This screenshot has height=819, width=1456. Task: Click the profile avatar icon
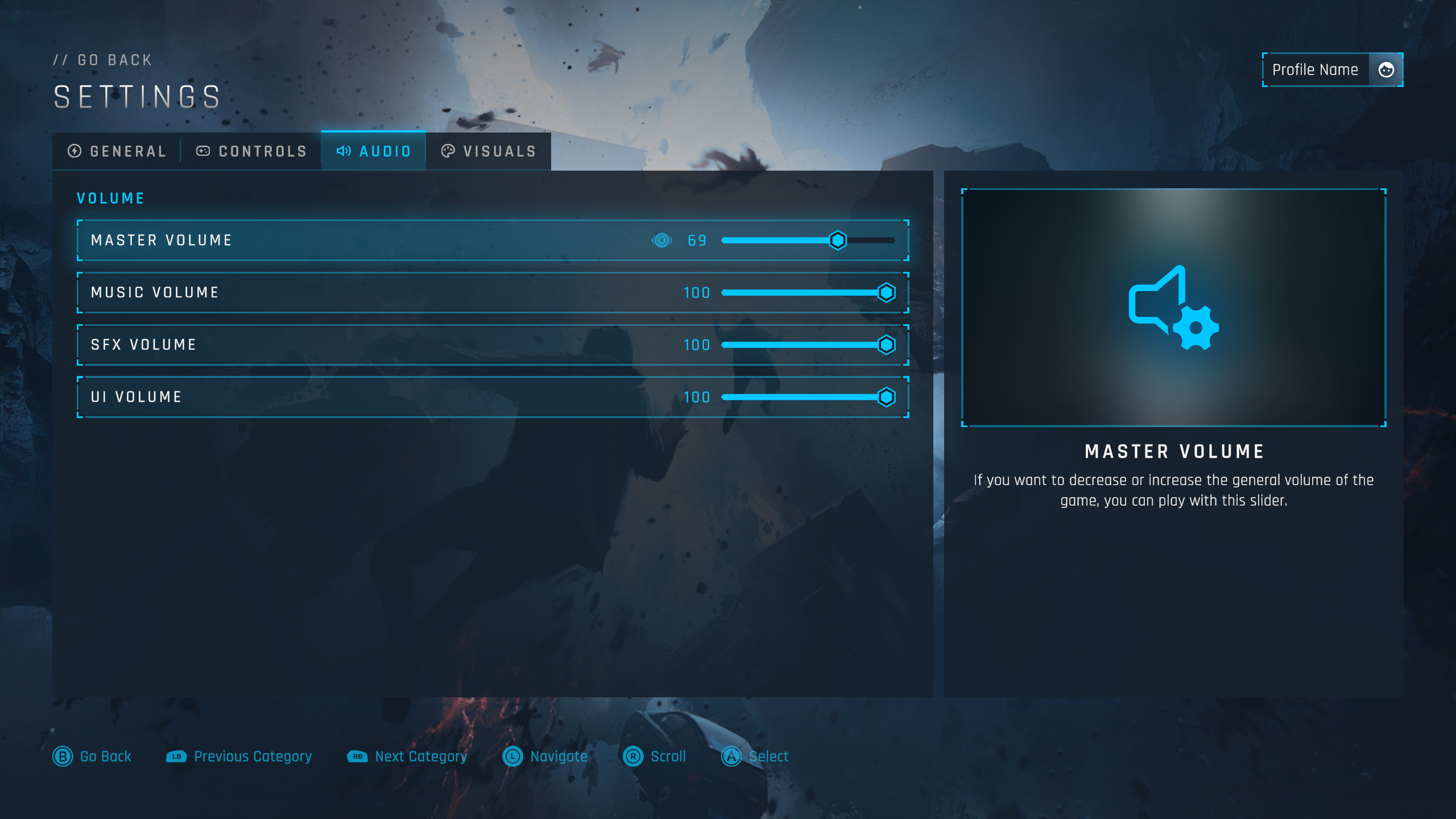1386,70
